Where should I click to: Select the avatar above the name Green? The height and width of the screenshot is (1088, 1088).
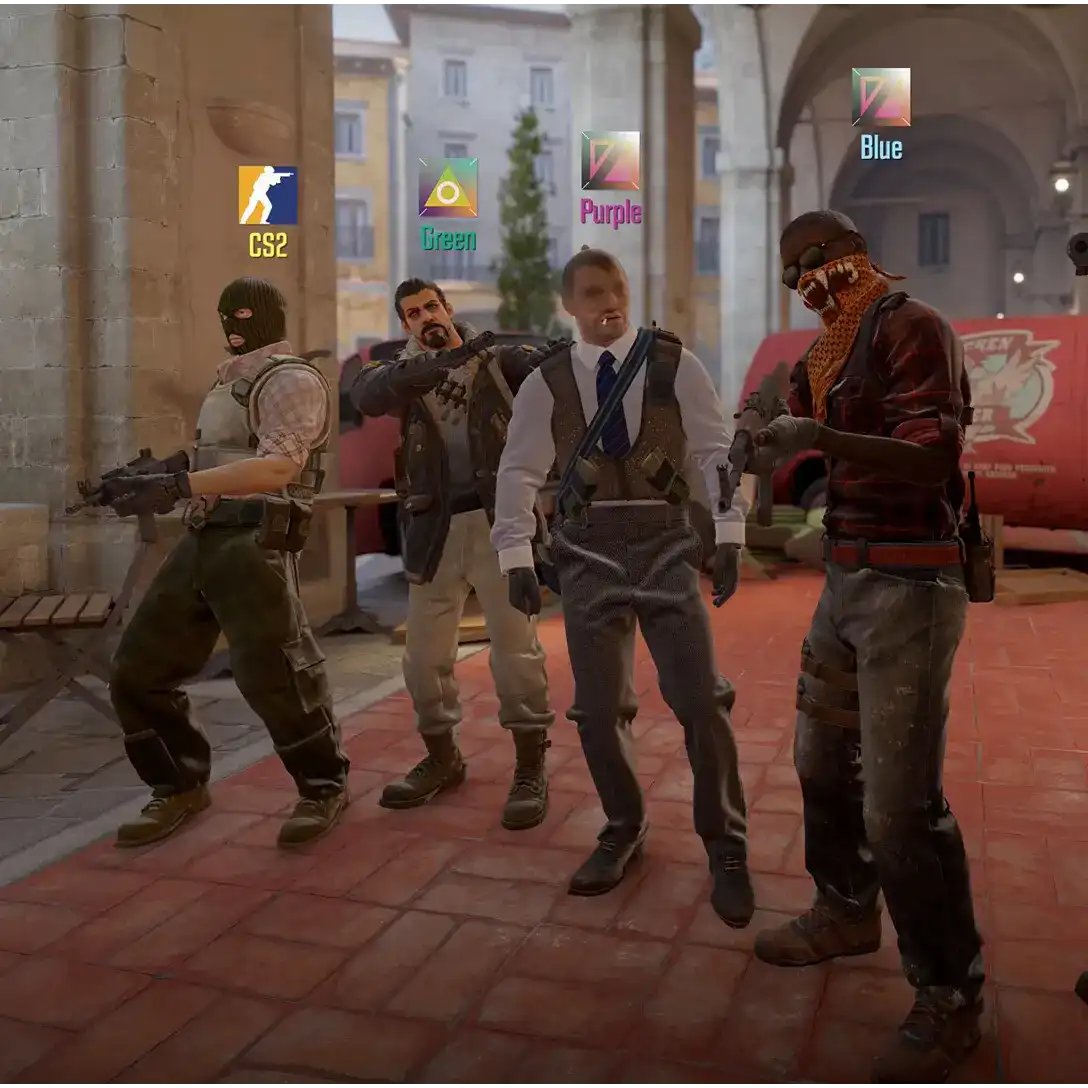(x=448, y=187)
